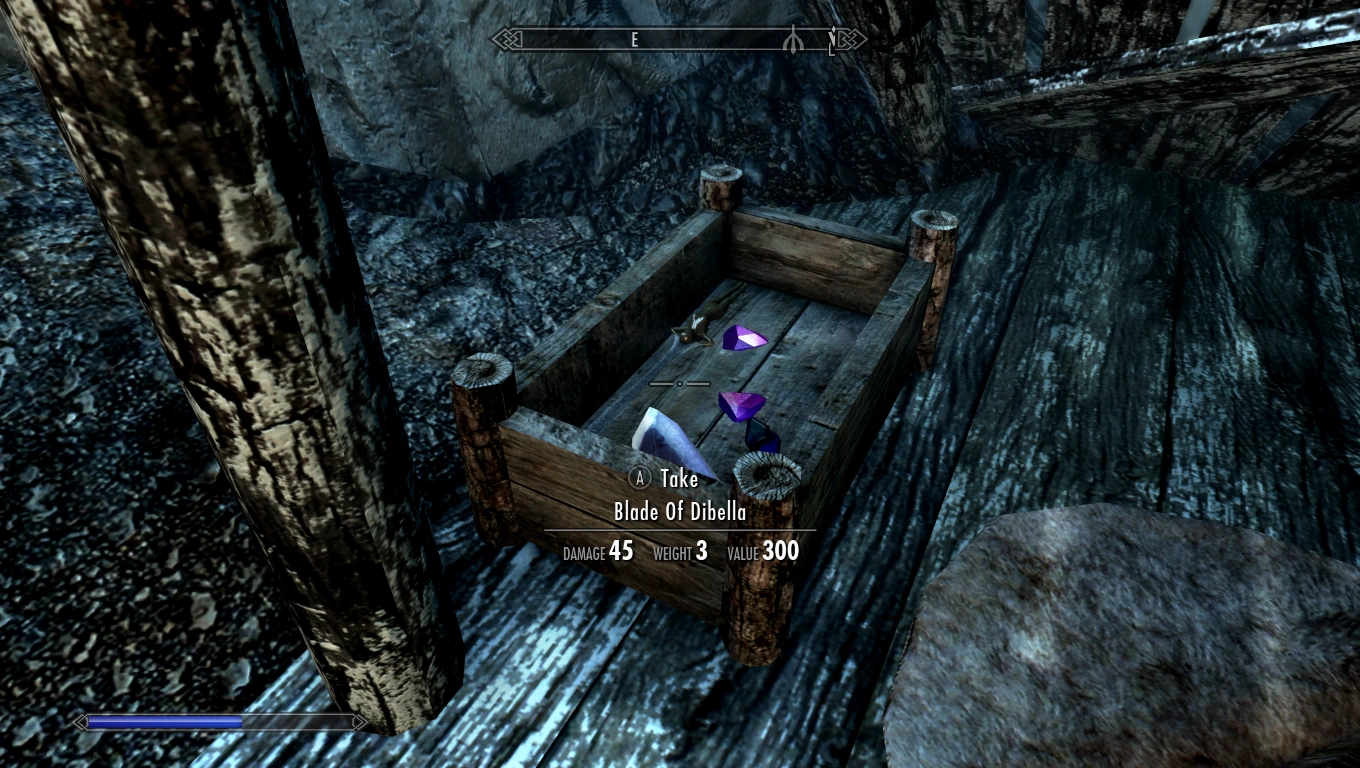Click the left knotwork ornament of the compass
Image resolution: width=1360 pixels, height=768 pixels.
click(505, 39)
